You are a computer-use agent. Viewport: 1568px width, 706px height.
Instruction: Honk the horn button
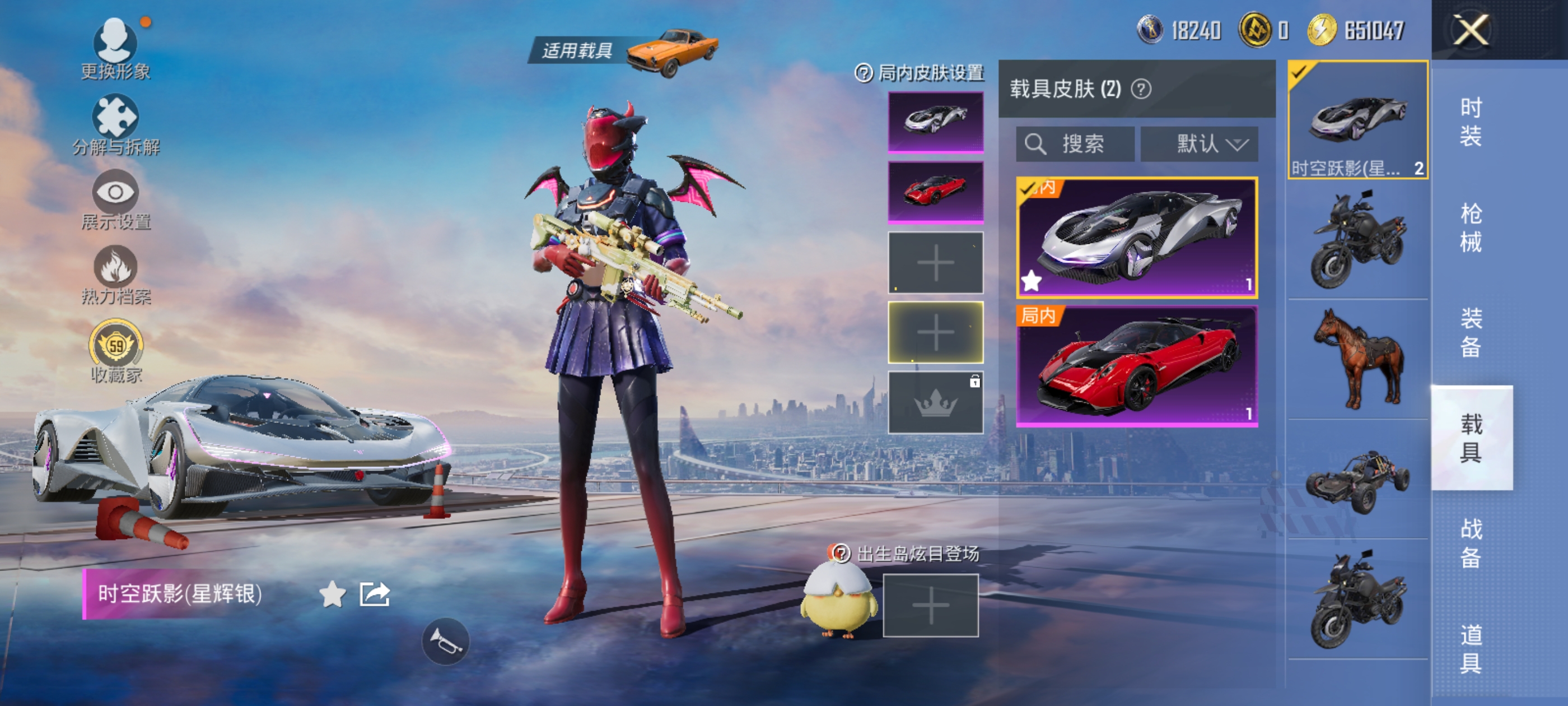tap(446, 642)
